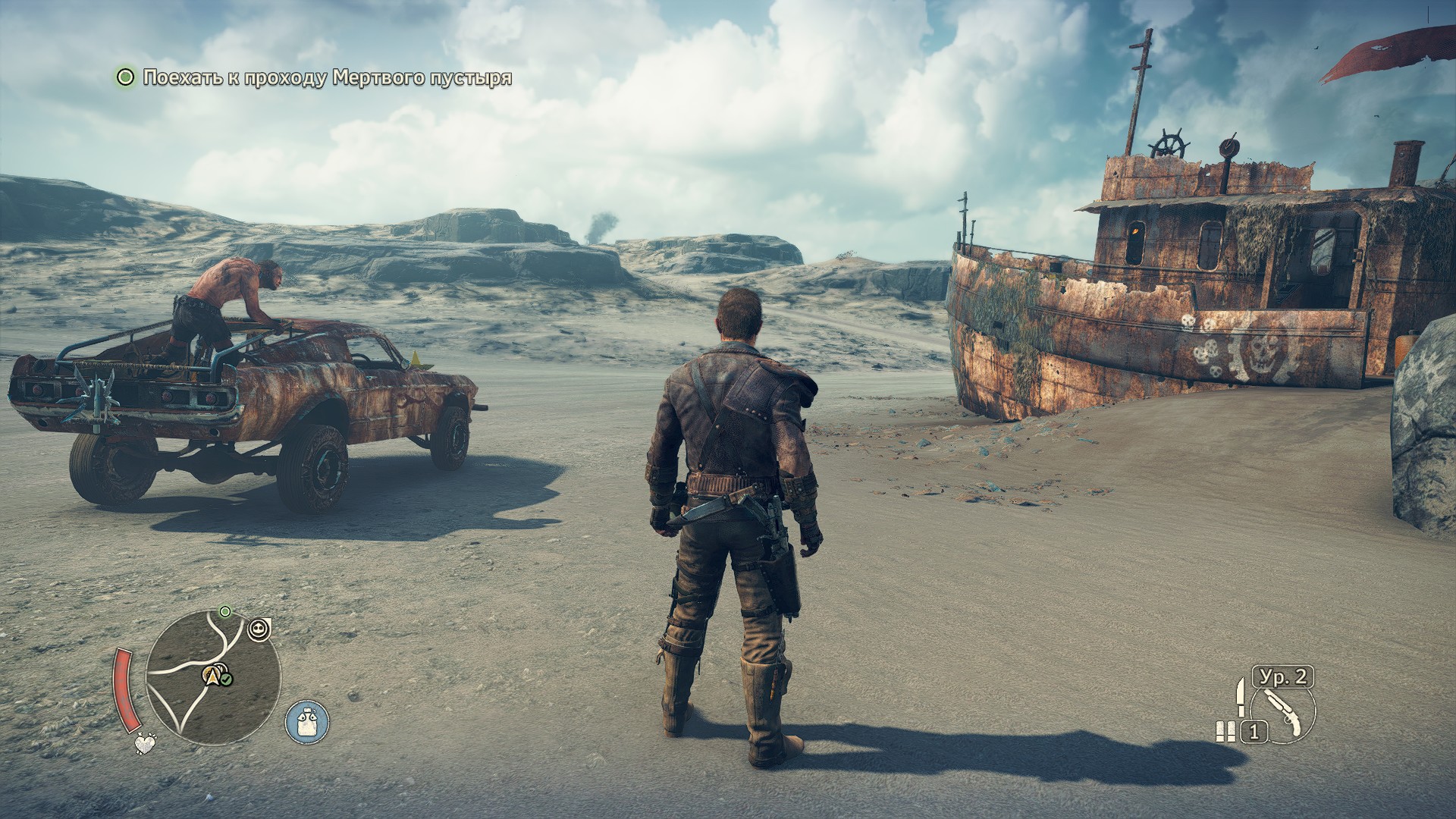Click the green checkmark marker on the minimap
The image size is (1456, 819).
(x=227, y=678)
